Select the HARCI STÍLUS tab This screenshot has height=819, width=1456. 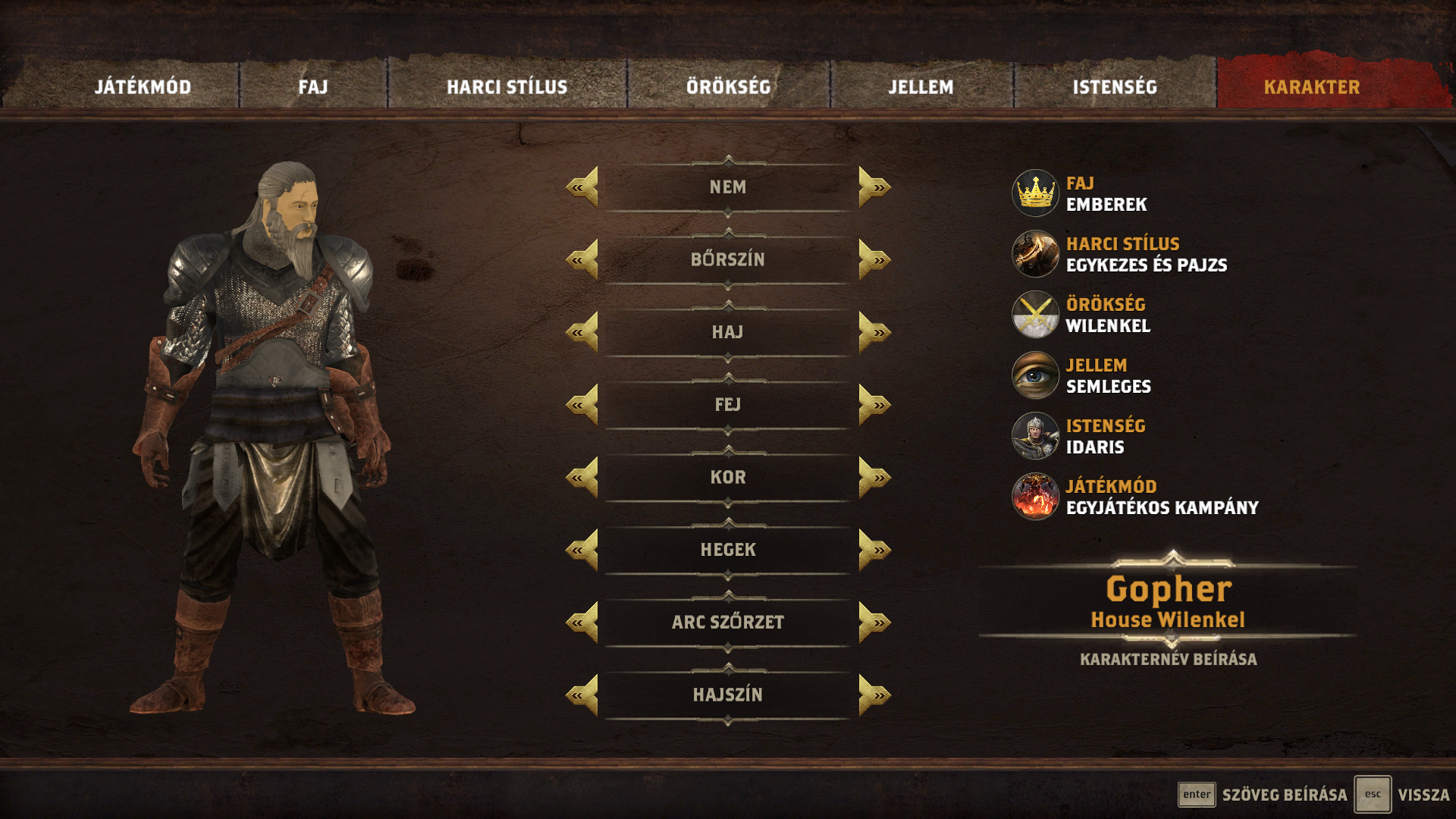click(x=507, y=87)
